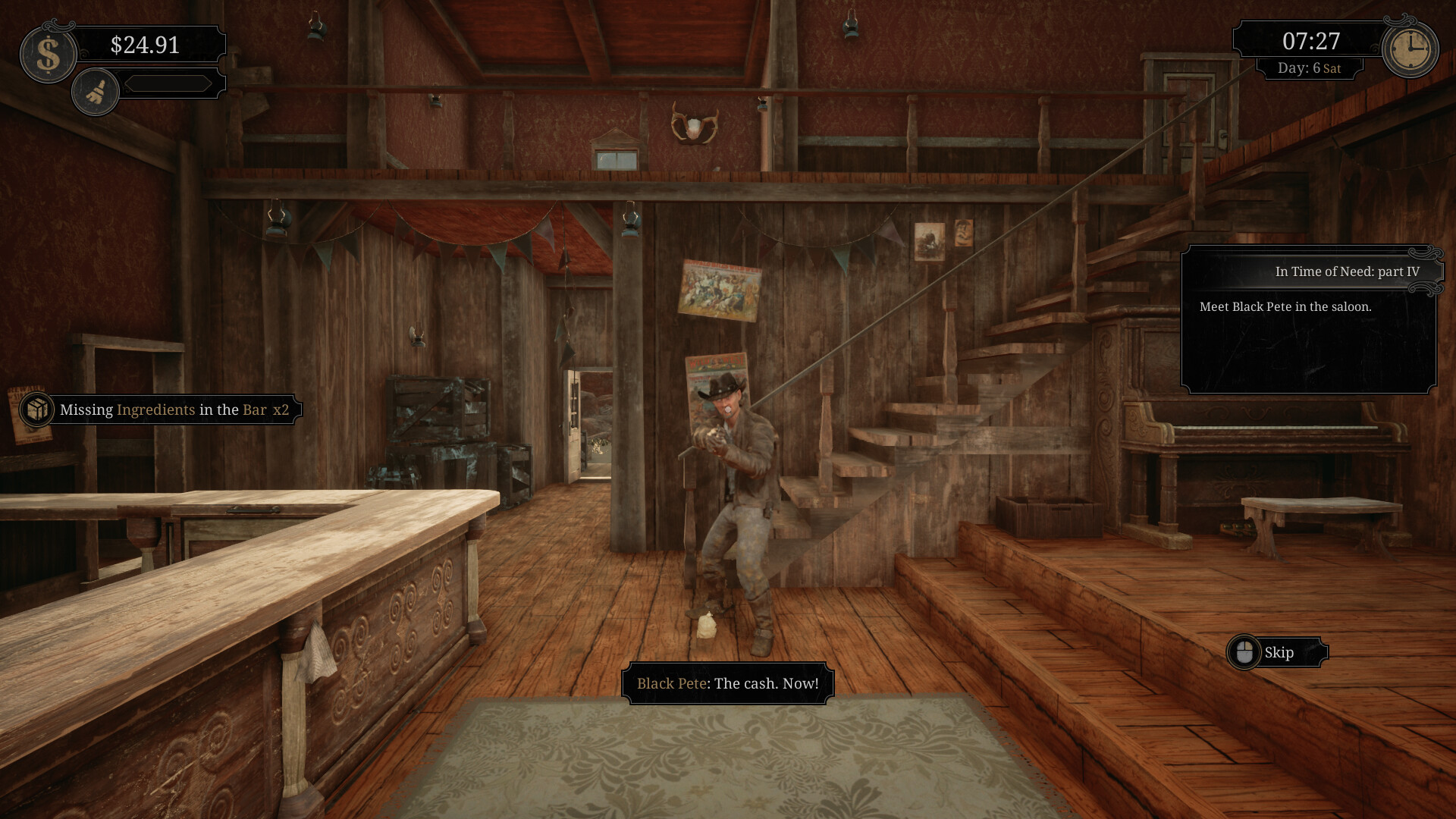Image resolution: width=1456 pixels, height=819 pixels.
Task: Click Black Pete's name in the dialogue box
Action: pos(670,682)
